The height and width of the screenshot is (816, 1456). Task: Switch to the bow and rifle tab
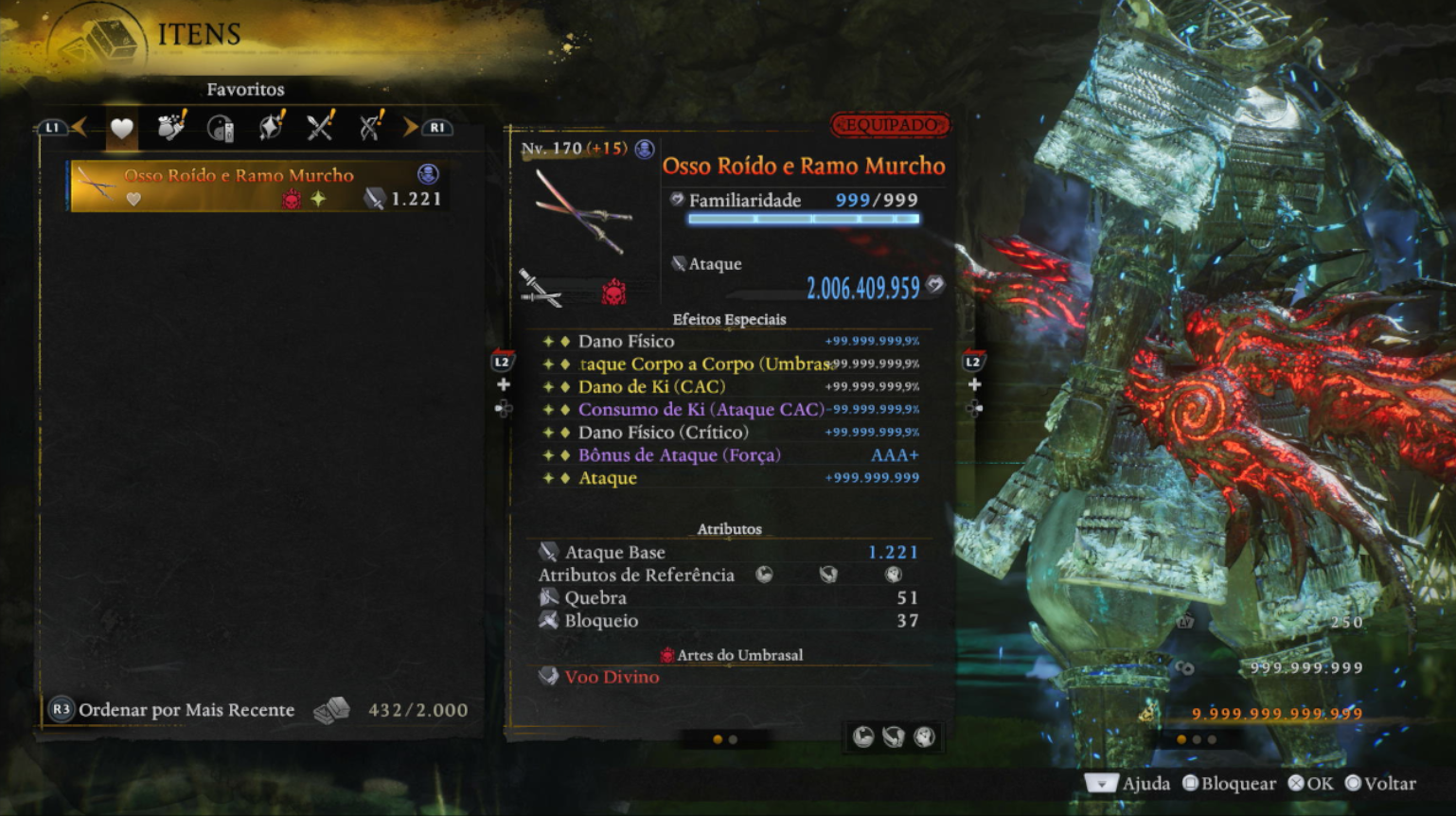(x=370, y=127)
